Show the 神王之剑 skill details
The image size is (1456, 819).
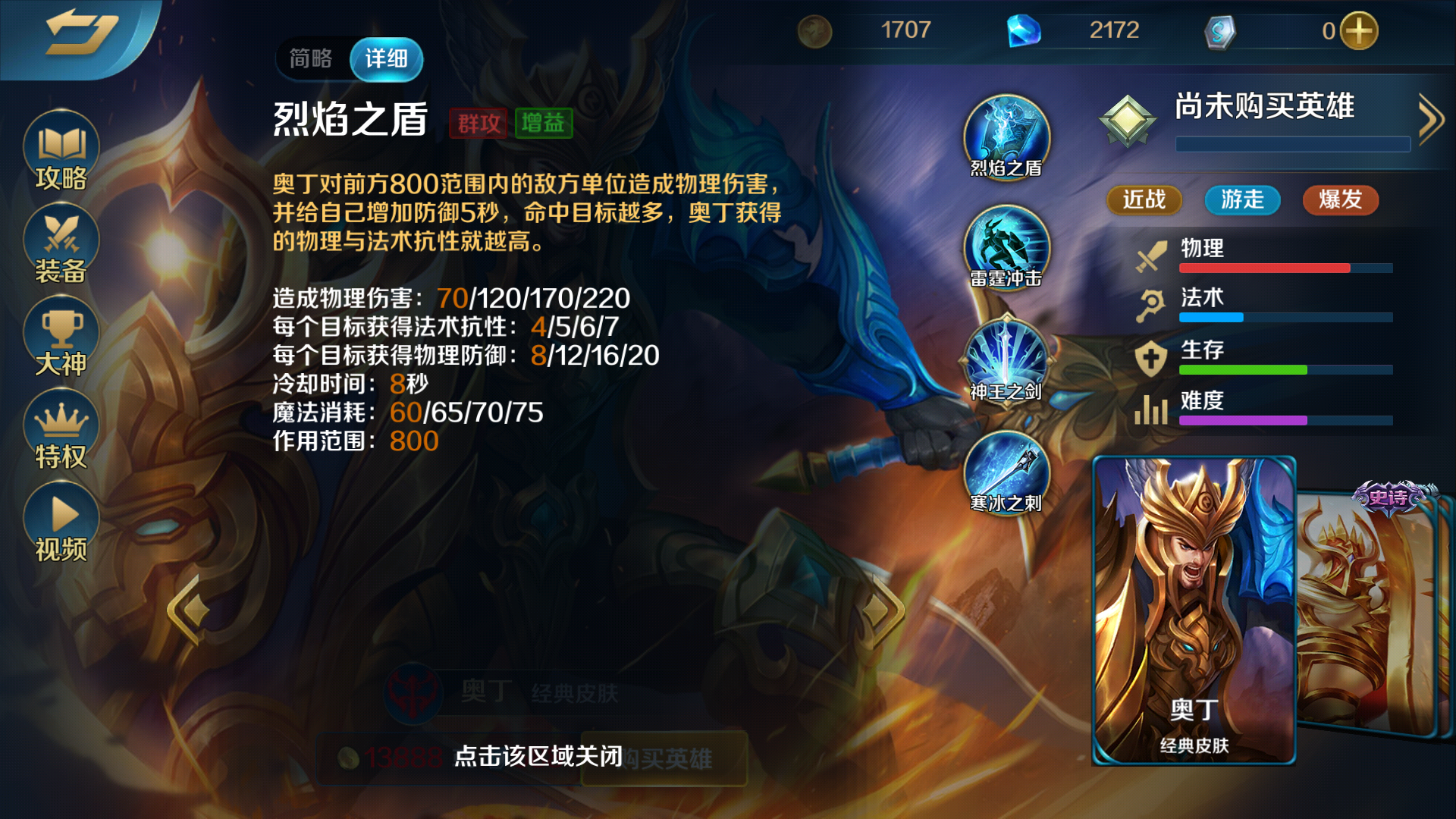[1006, 360]
